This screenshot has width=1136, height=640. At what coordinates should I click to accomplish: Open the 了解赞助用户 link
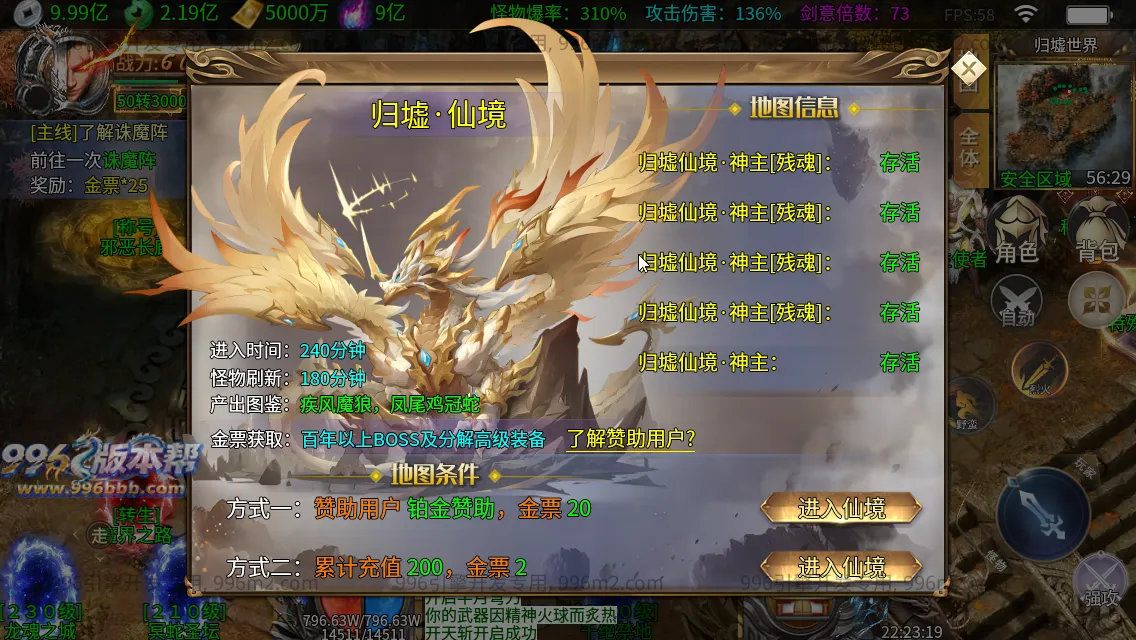click(631, 439)
